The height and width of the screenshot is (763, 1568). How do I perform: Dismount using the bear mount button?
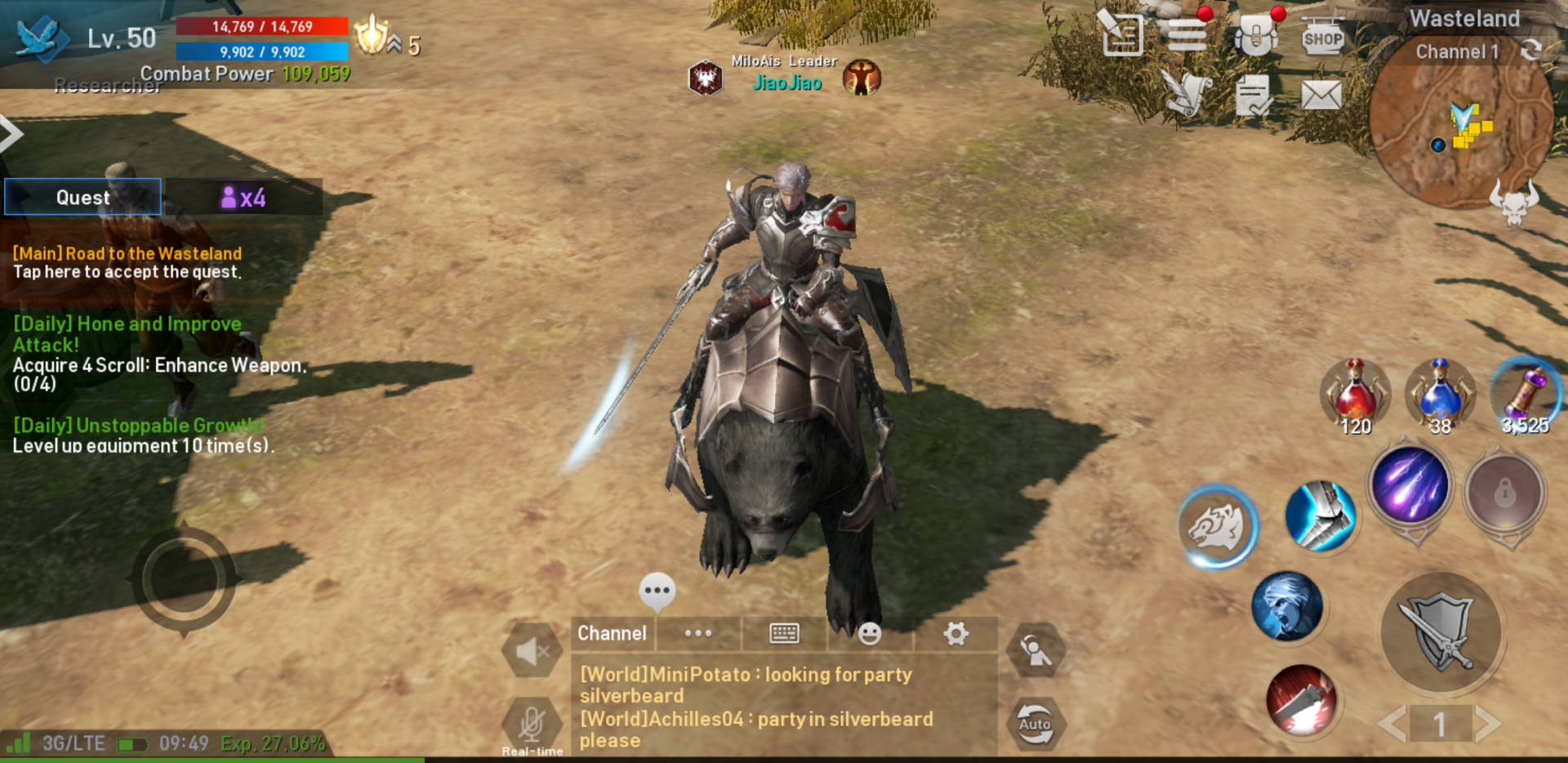(1217, 527)
